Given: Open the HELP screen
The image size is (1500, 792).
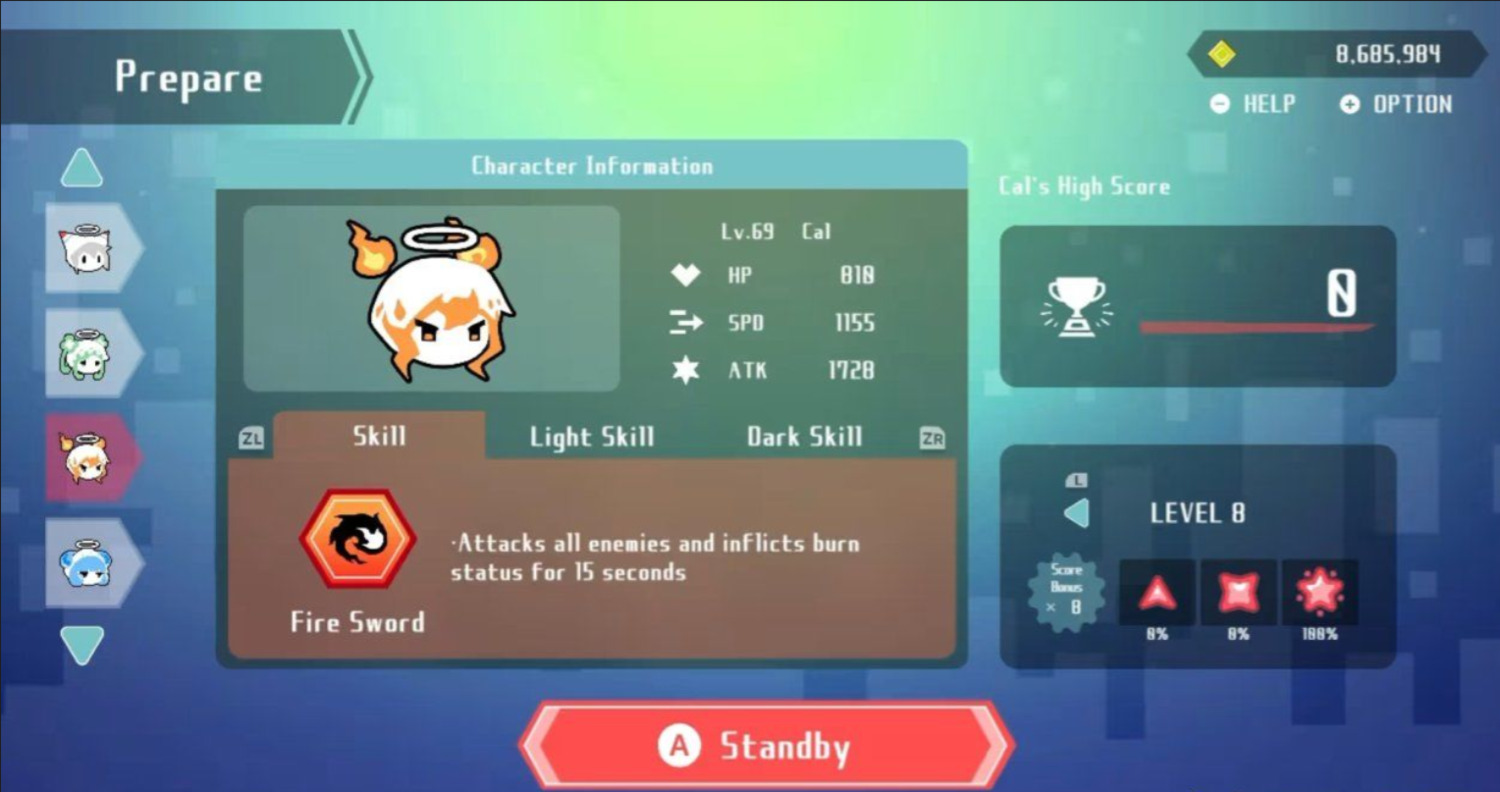Looking at the screenshot, I should [x=1253, y=104].
